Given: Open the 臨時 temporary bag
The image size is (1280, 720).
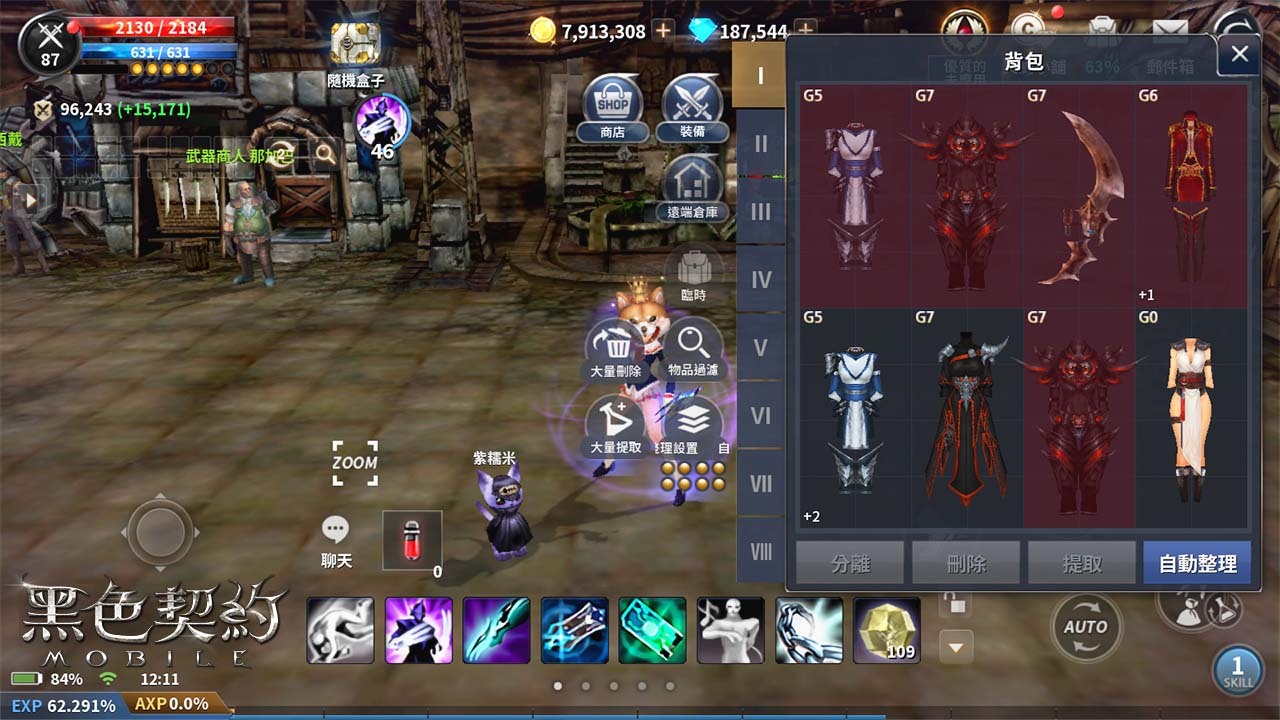Looking at the screenshot, I should click(x=692, y=267).
